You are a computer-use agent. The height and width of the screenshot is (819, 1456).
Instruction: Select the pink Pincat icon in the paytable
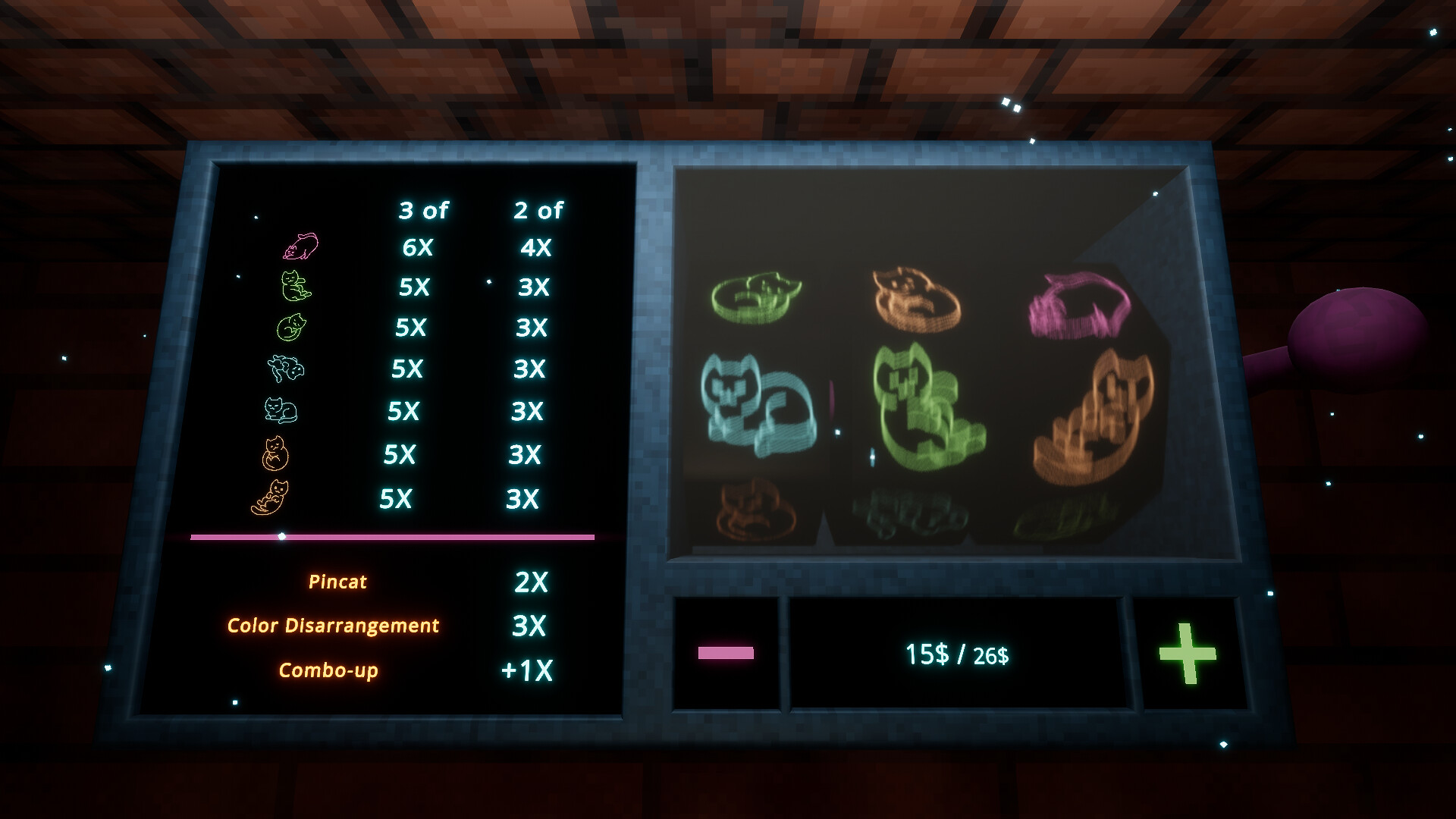[300, 246]
